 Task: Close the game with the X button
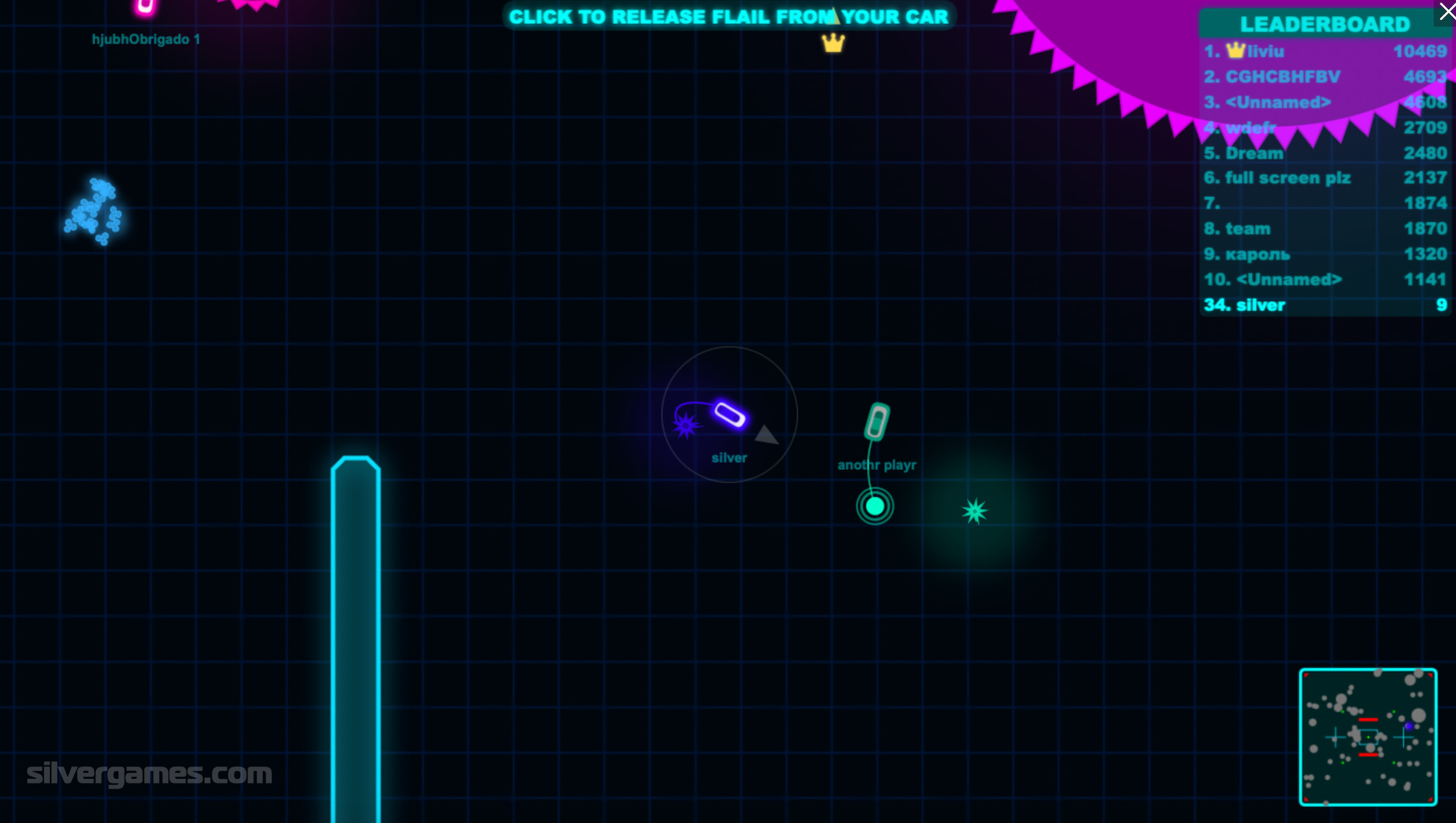pos(1446,12)
